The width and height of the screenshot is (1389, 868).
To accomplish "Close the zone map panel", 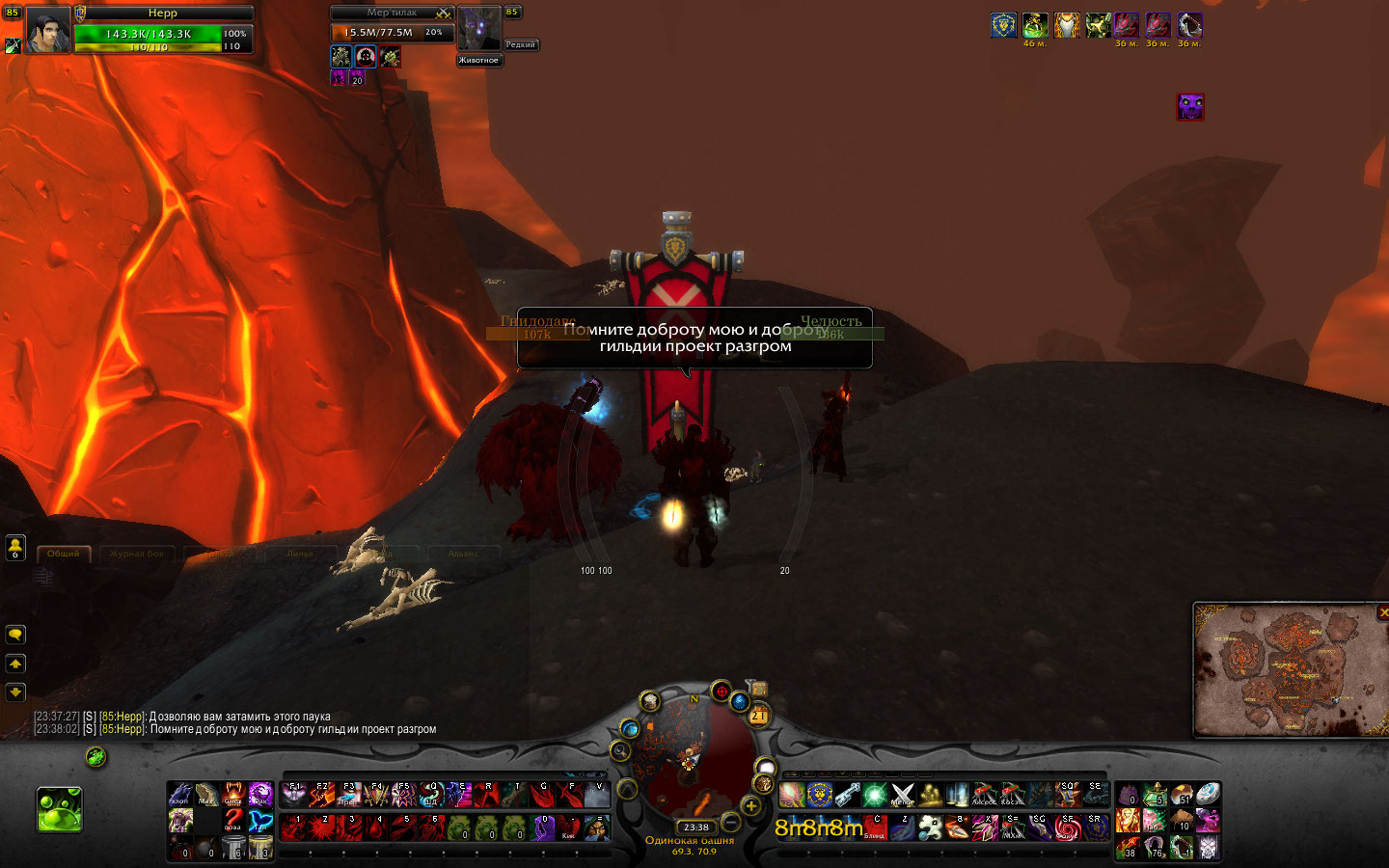I will (1383, 612).
